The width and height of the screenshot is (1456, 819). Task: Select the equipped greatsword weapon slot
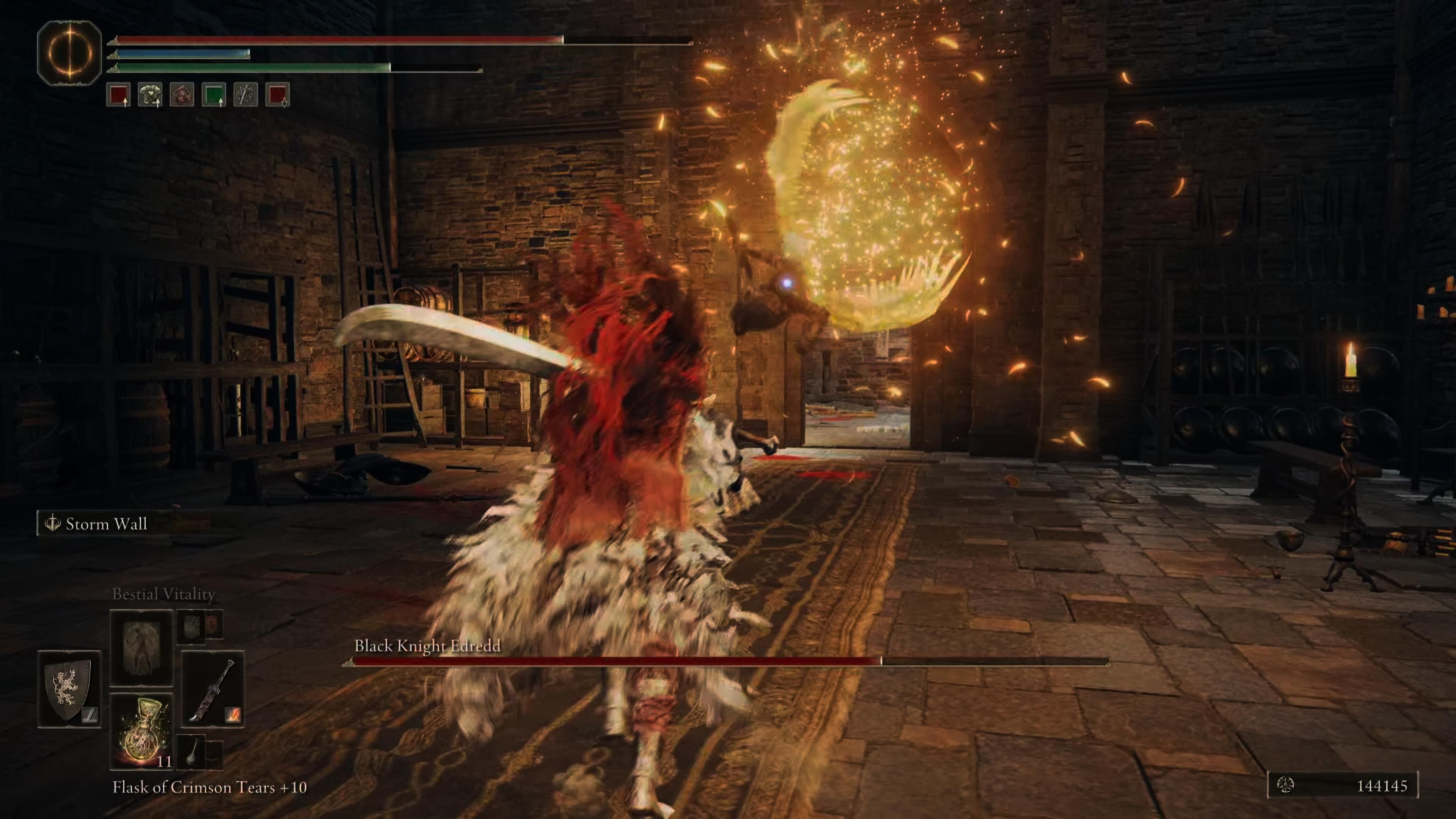[212, 689]
